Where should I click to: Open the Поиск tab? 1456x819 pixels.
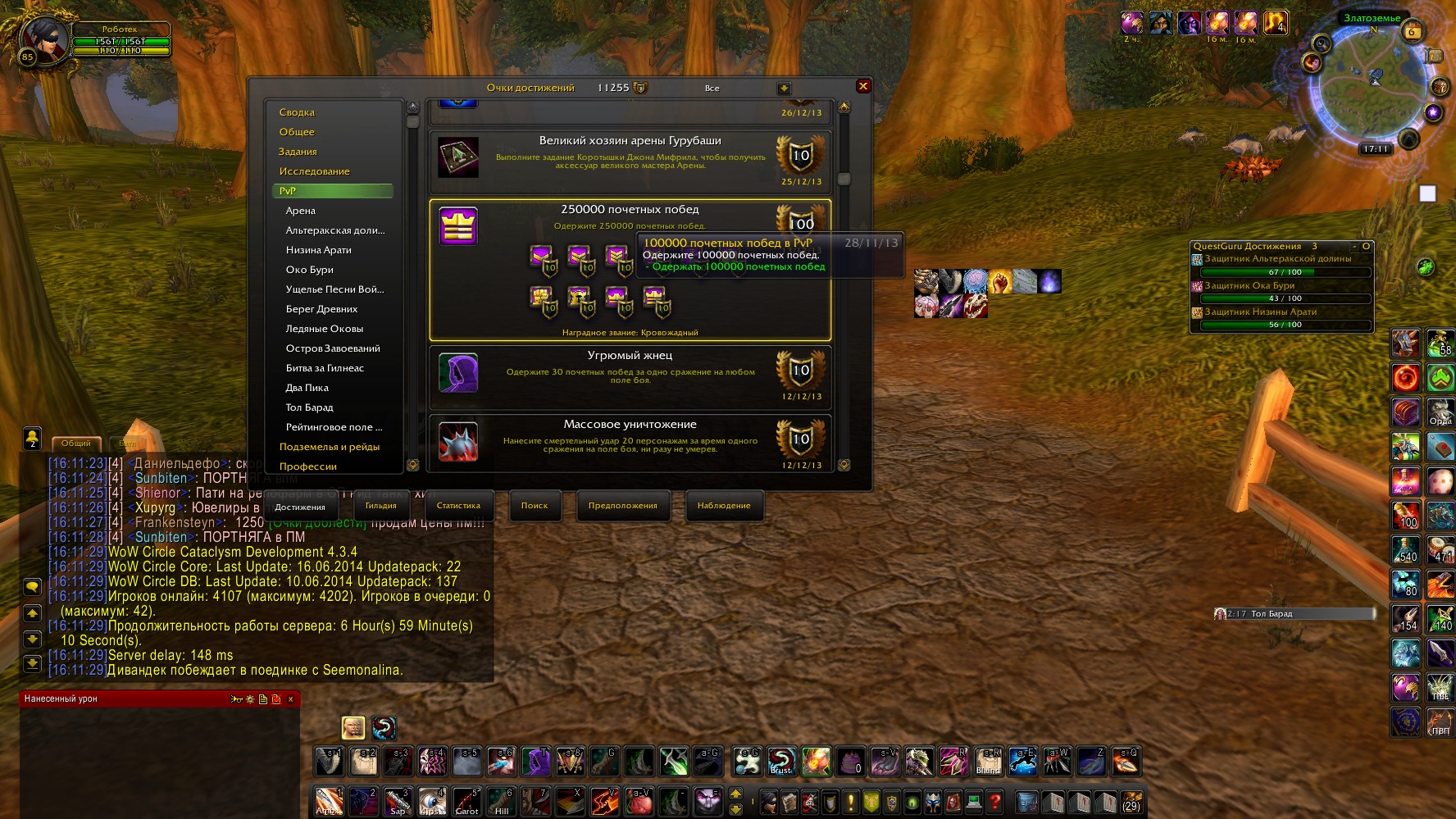(535, 506)
